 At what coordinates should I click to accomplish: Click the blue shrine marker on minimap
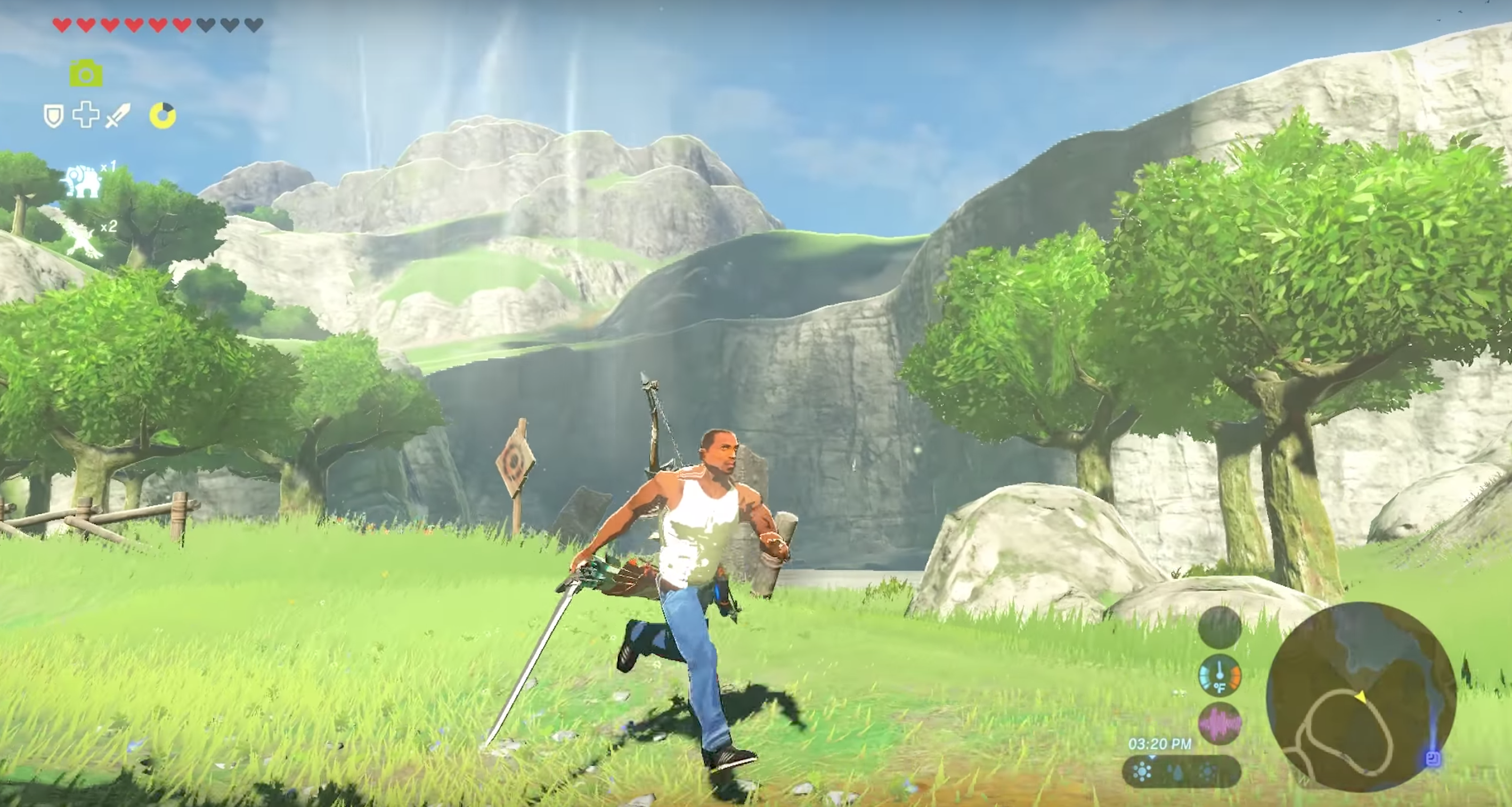[1433, 758]
